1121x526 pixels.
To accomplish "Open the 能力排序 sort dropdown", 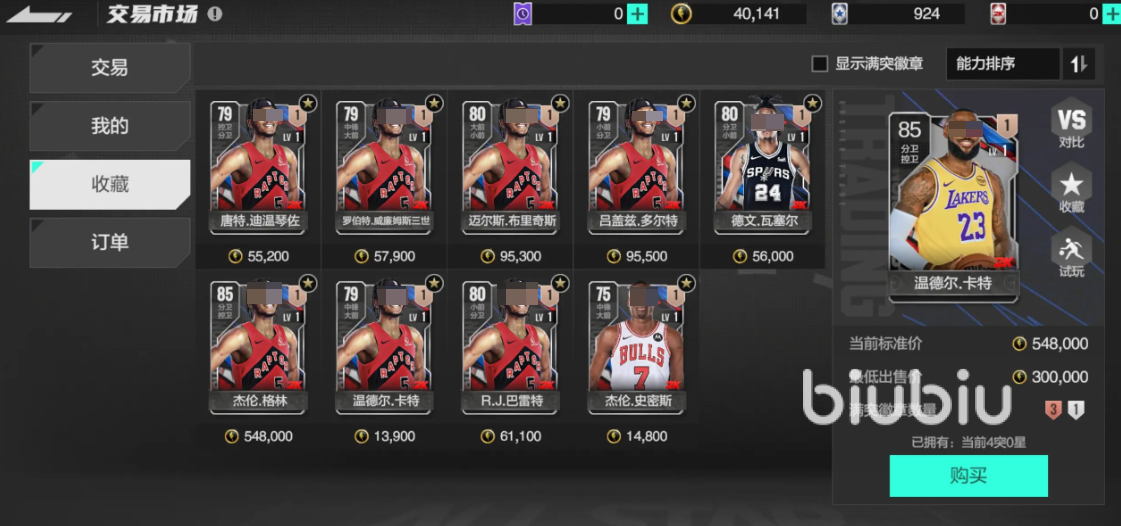I will [1001, 64].
